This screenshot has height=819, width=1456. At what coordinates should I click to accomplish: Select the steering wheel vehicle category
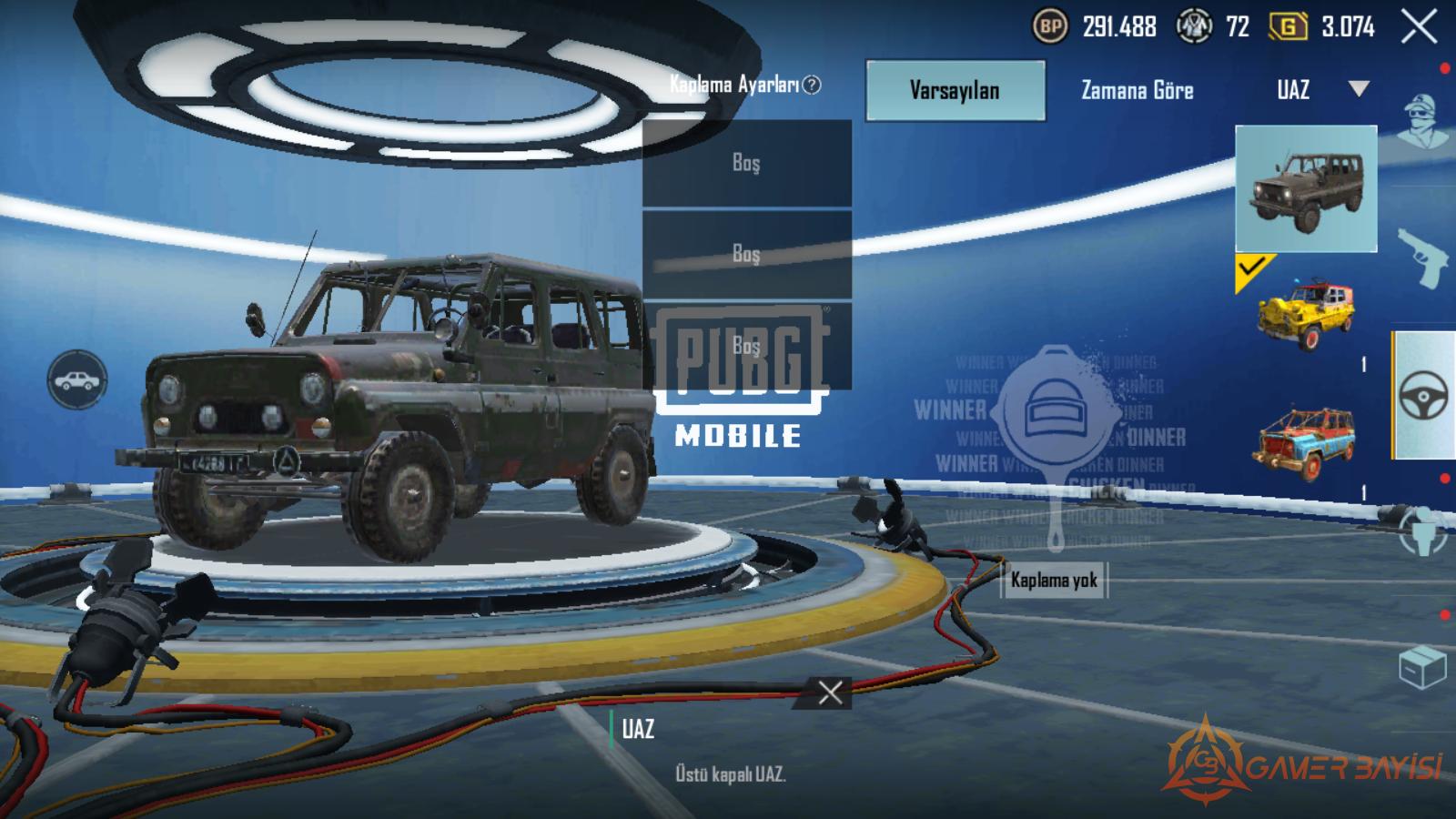click(1423, 396)
